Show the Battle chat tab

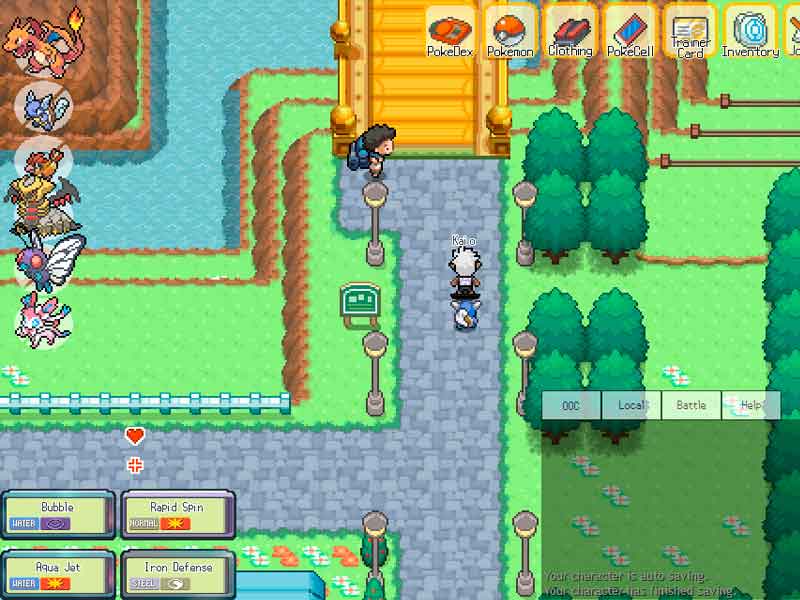click(x=691, y=405)
